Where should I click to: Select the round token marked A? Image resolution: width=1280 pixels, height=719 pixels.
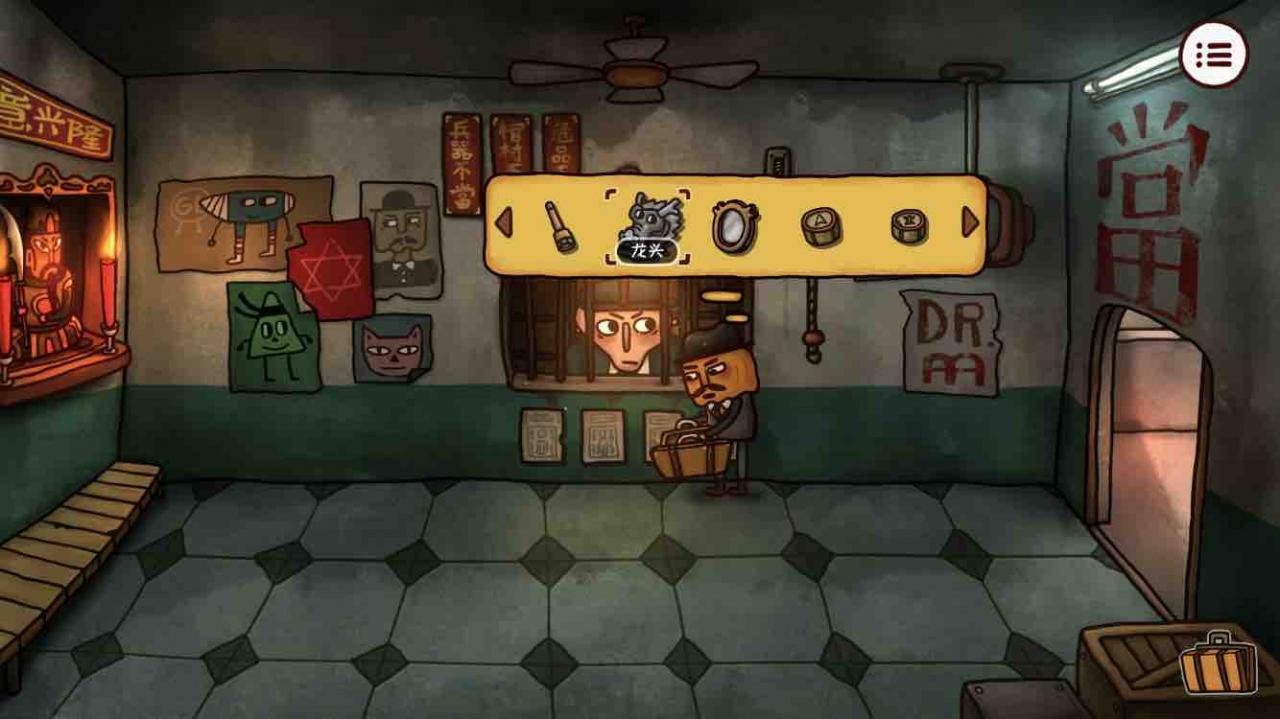pos(820,226)
